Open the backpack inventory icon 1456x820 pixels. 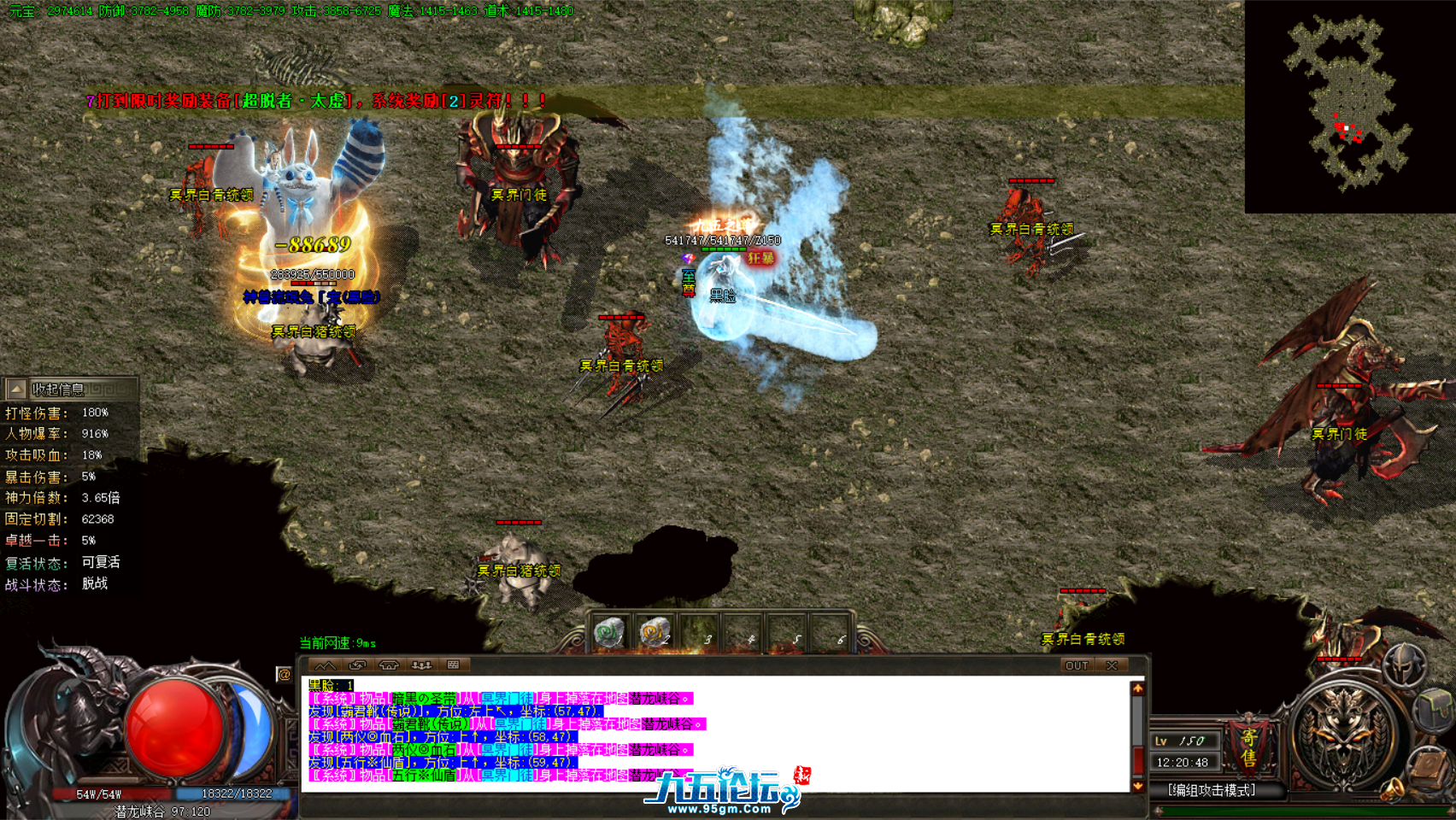(x=1435, y=709)
